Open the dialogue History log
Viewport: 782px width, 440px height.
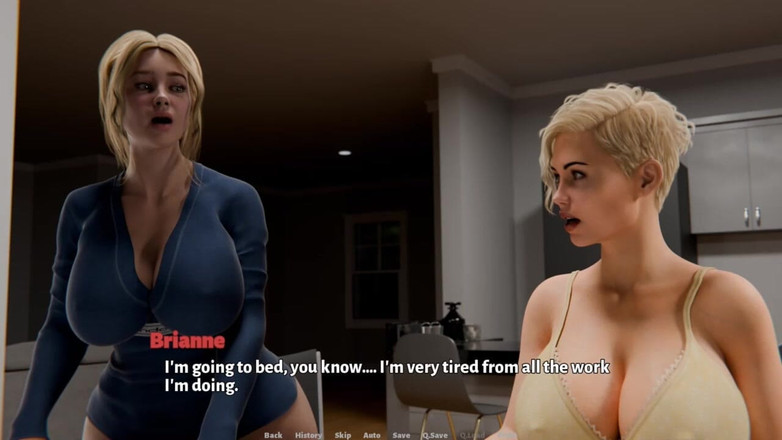coord(308,435)
